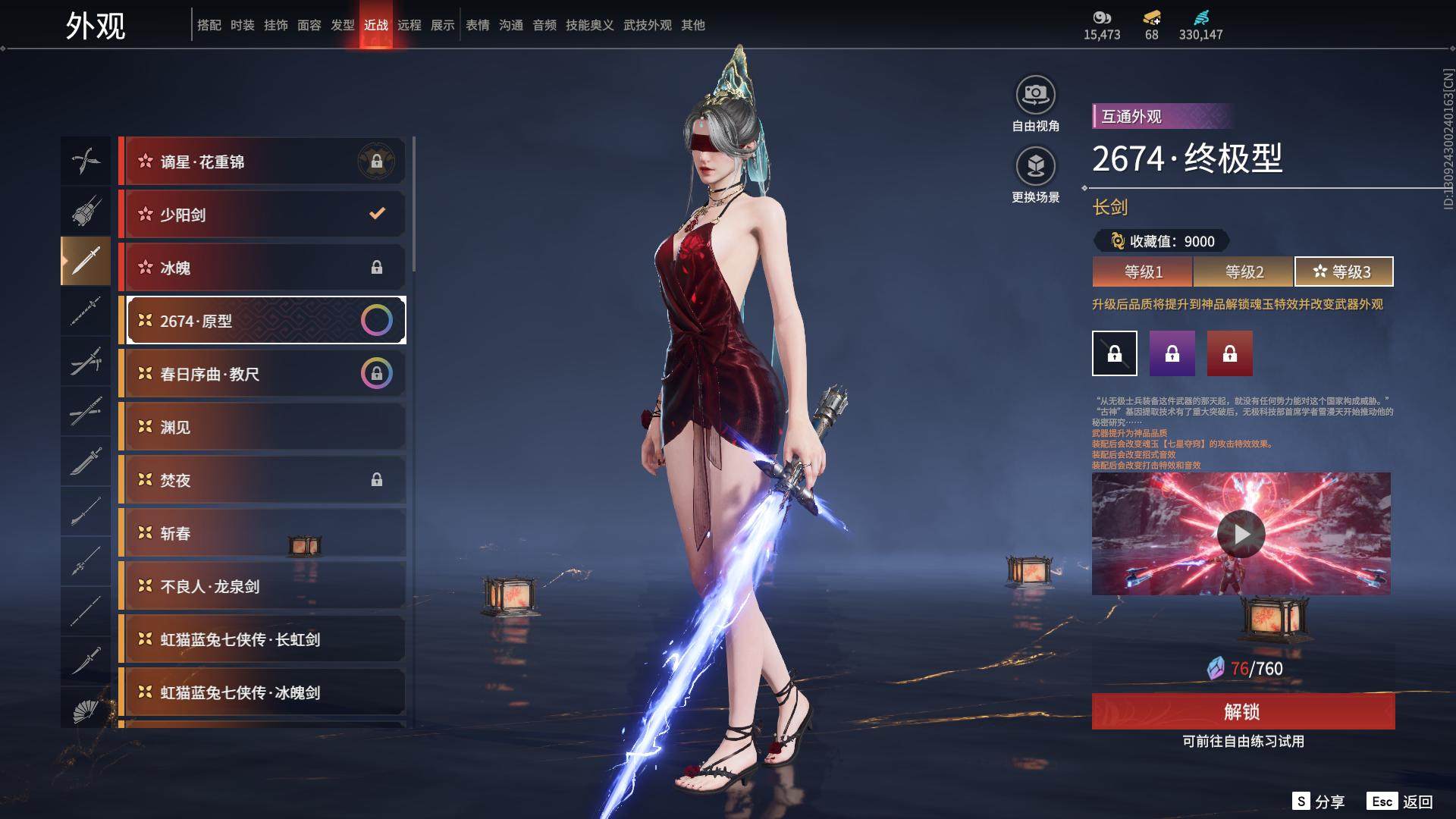Open the 远程 weapon tab
This screenshot has height=819, width=1456.
pos(409,25)
